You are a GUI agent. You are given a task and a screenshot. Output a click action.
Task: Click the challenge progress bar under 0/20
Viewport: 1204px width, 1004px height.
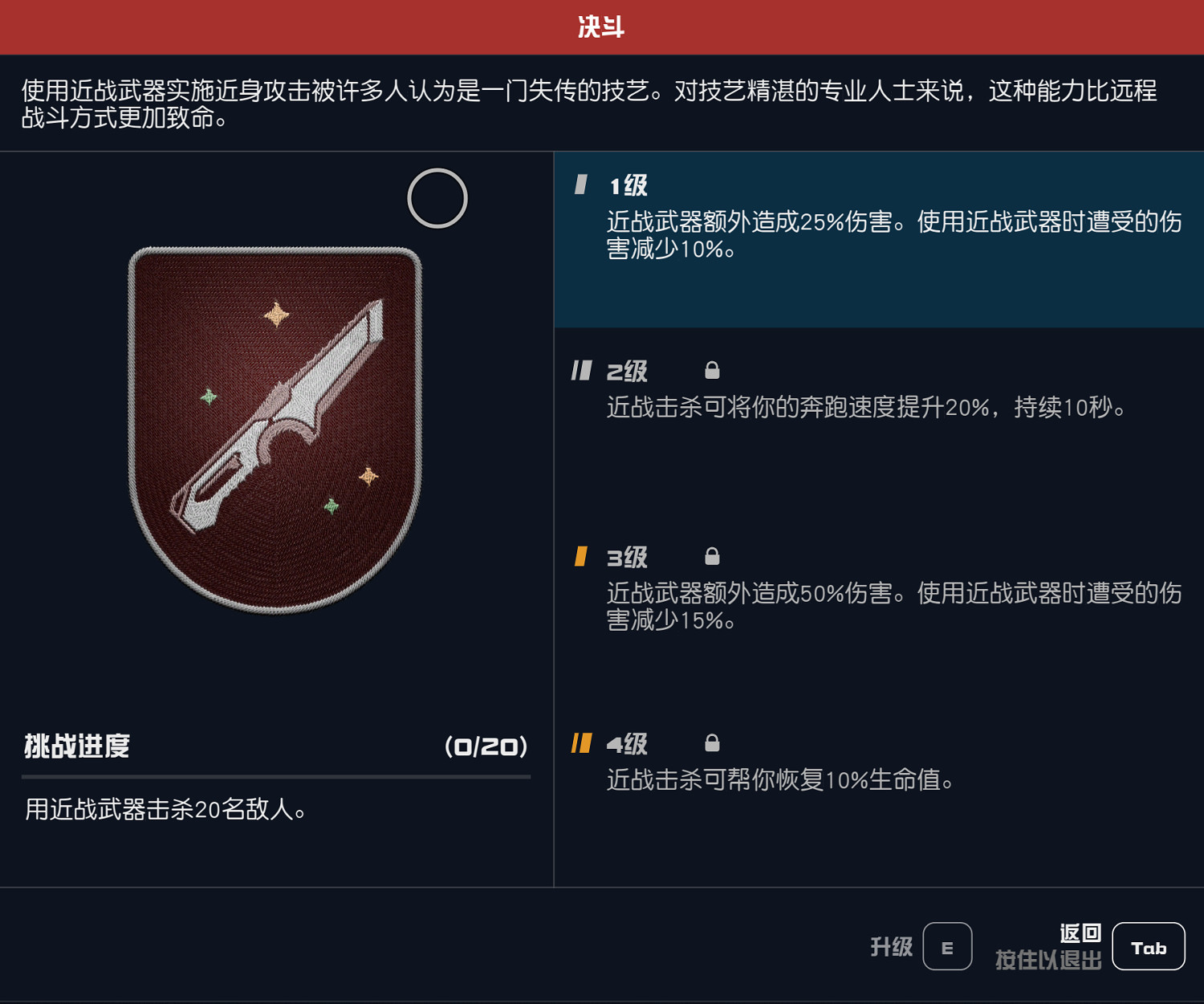click(277, 776)
